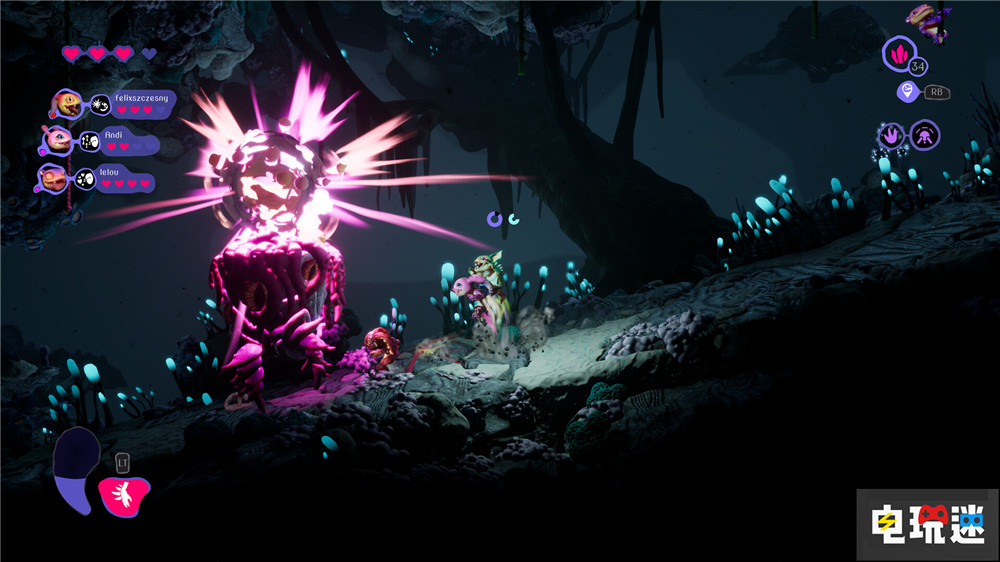The height and width of the screenshot is (562, 1000).
Task: Click the map ping marker icon
Action: (x=906, y=92)
